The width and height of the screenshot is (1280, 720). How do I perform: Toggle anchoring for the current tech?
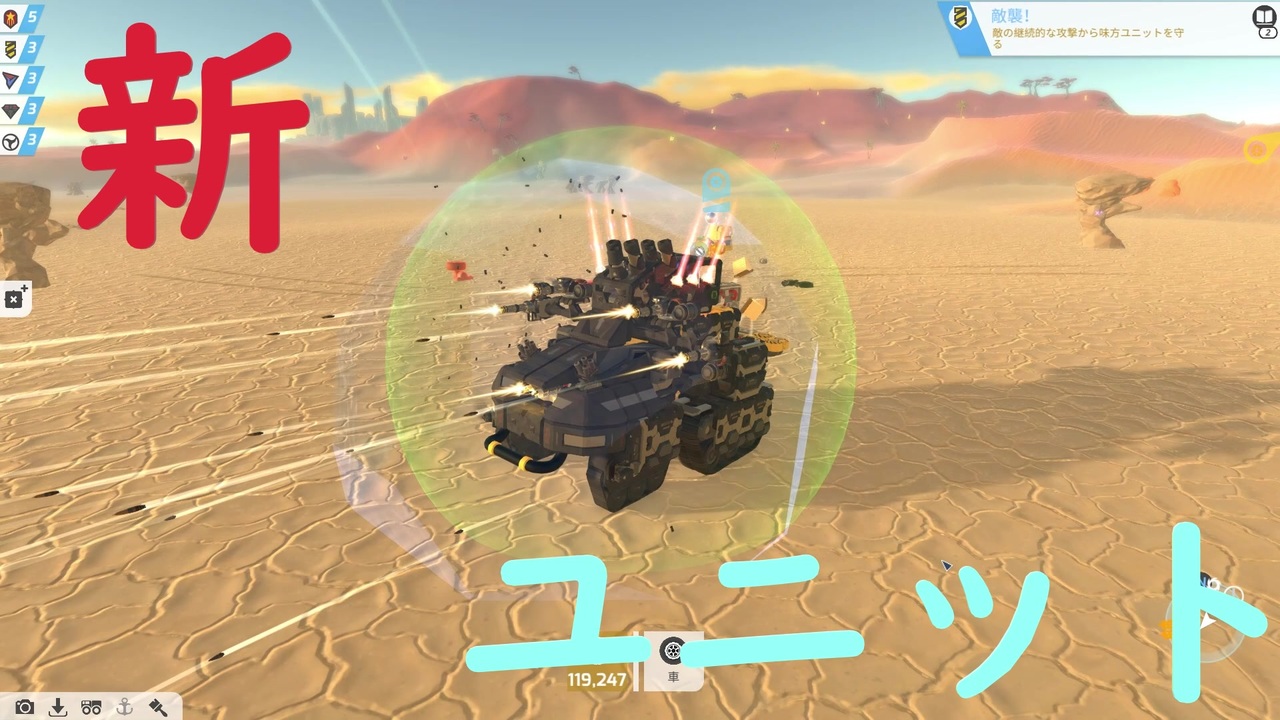click(x=124, y=706)
